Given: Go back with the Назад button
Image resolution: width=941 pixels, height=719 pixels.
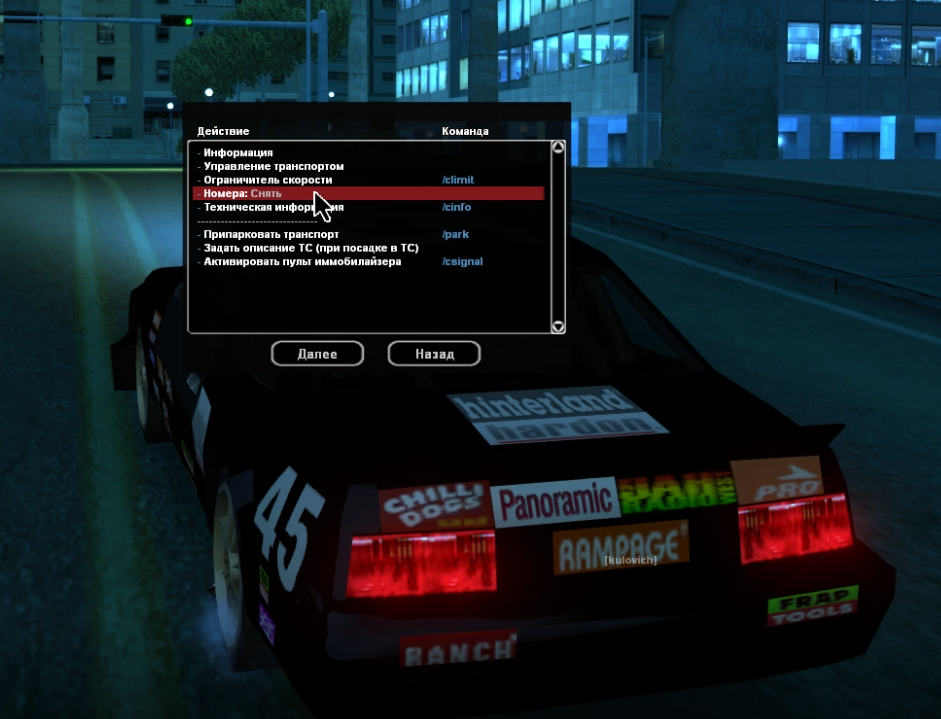Looking at the screenshot, I should (x=434, y=354).
